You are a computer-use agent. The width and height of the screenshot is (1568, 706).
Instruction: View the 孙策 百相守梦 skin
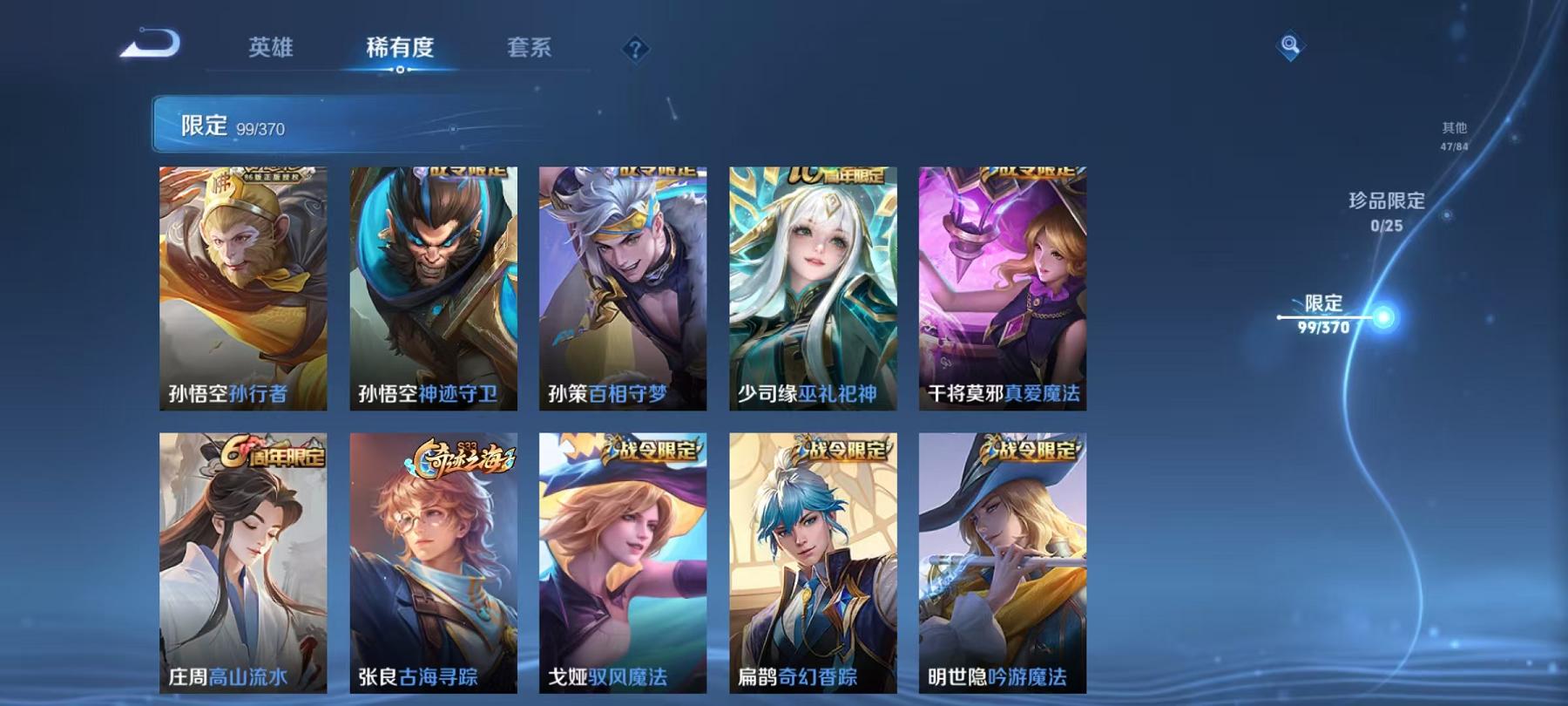621,288
